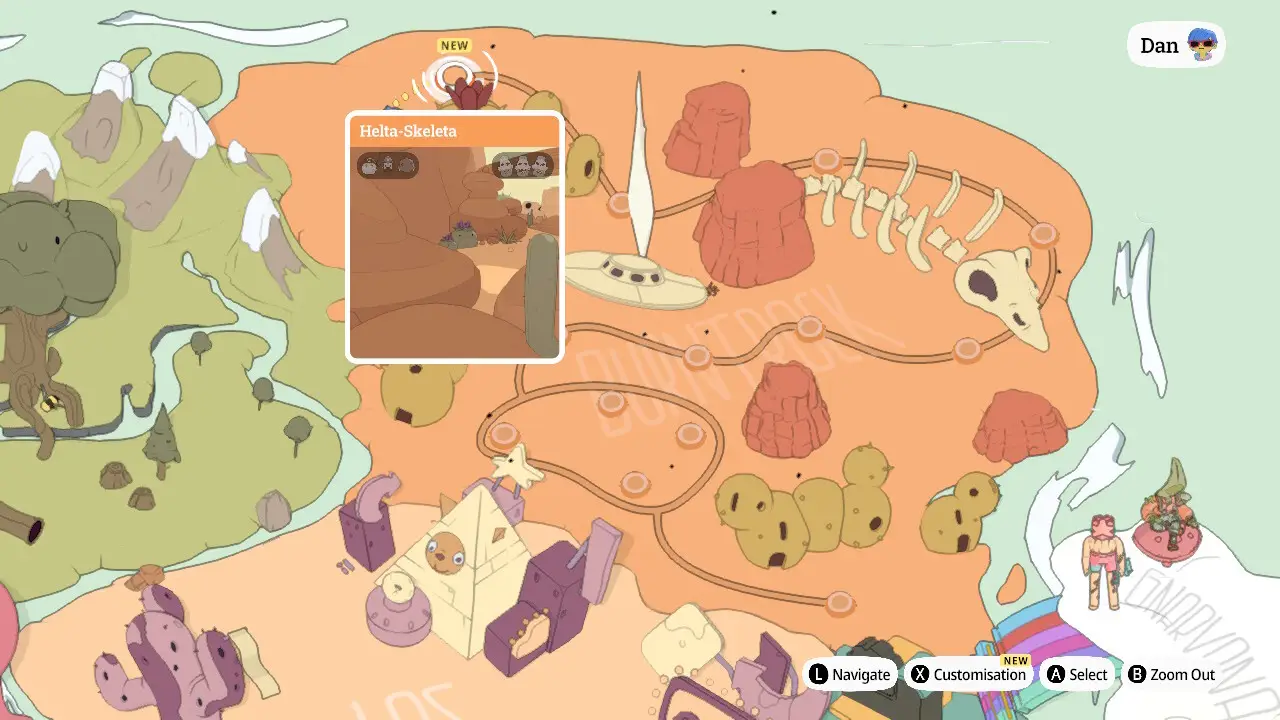
Task: Pick the level node at the path's bottom end
Action: point(840,602)
